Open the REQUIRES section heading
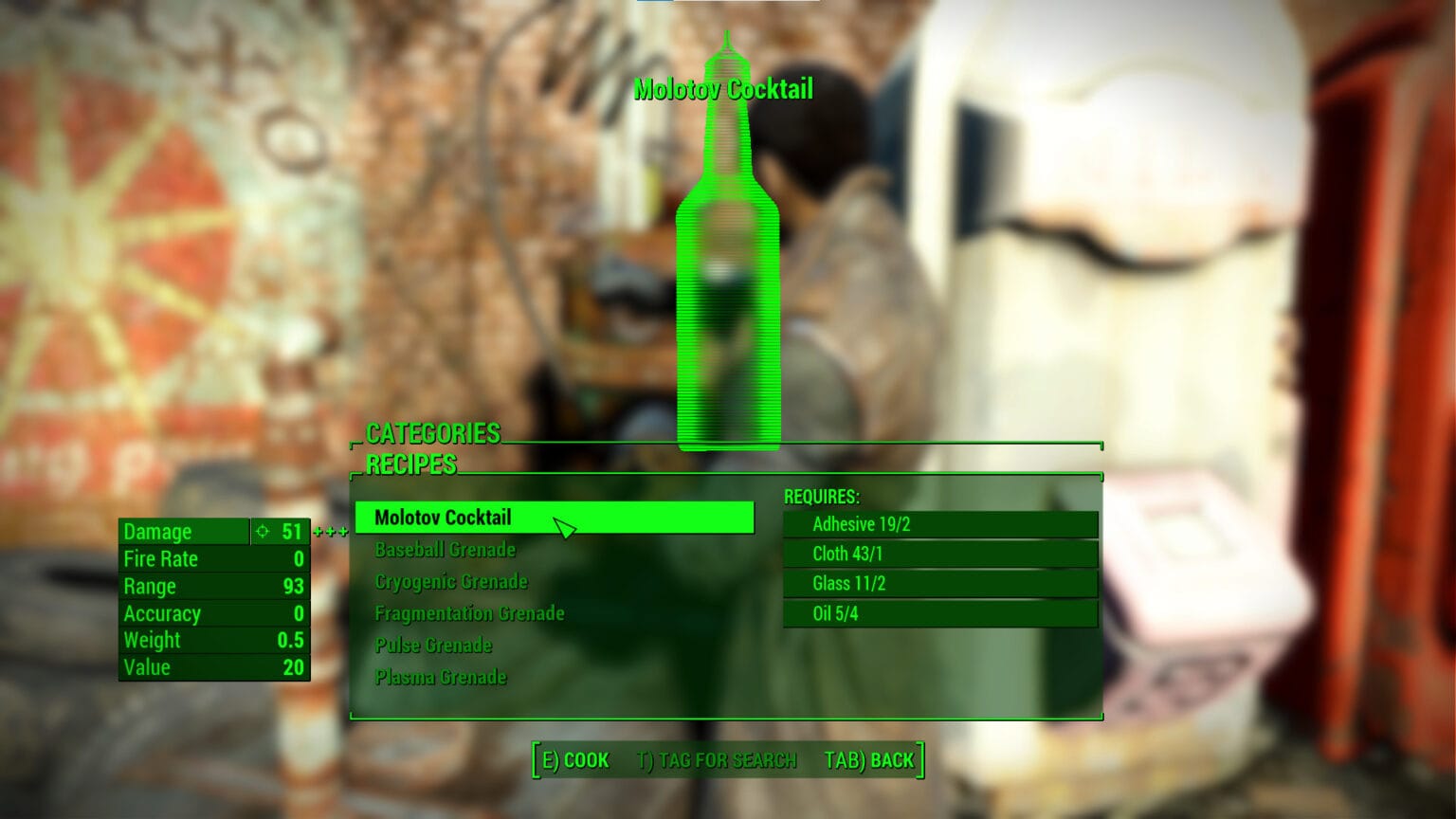Image resolution: width=1456 pixels, height=819 pixels. (821, 495)
